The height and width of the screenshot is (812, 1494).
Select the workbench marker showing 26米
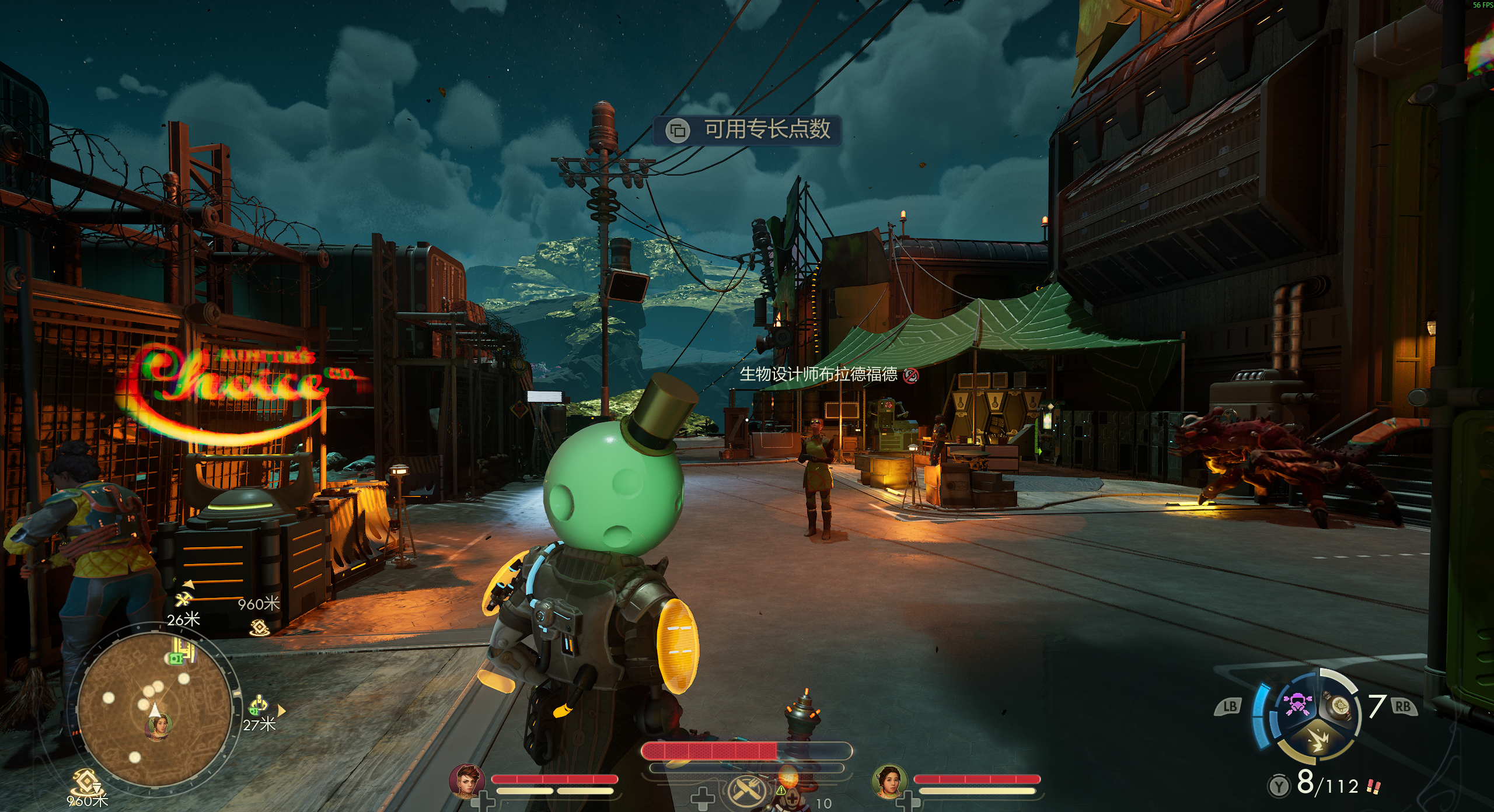183,599
